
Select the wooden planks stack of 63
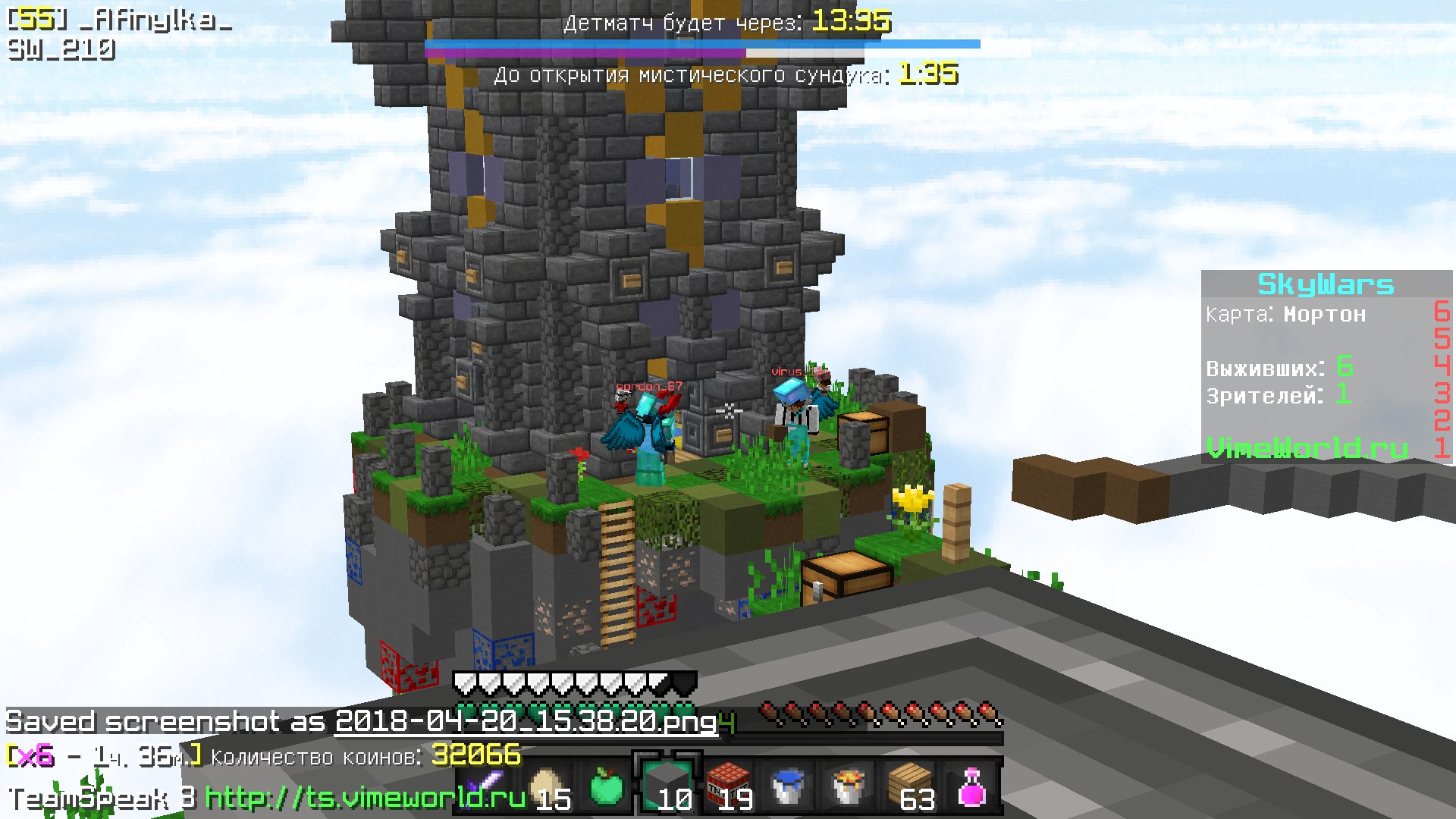pyautogui.click(x=910, y=786)
